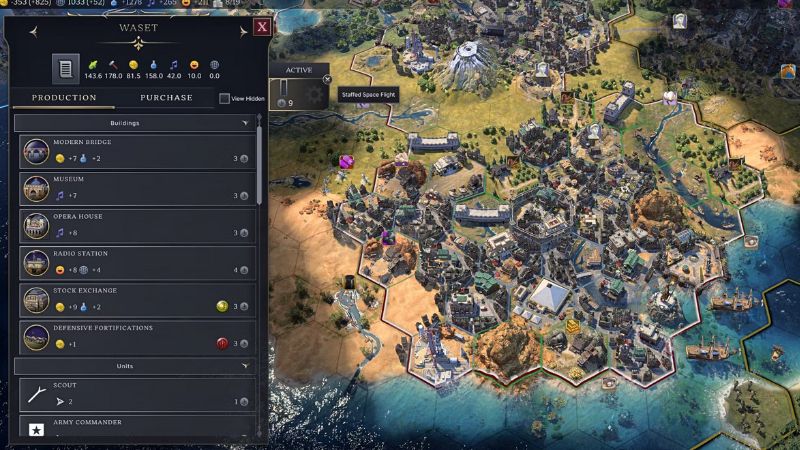This screenshot has width=800, height=450.
Task: Build the Radio Station
Action: [135, 263]
